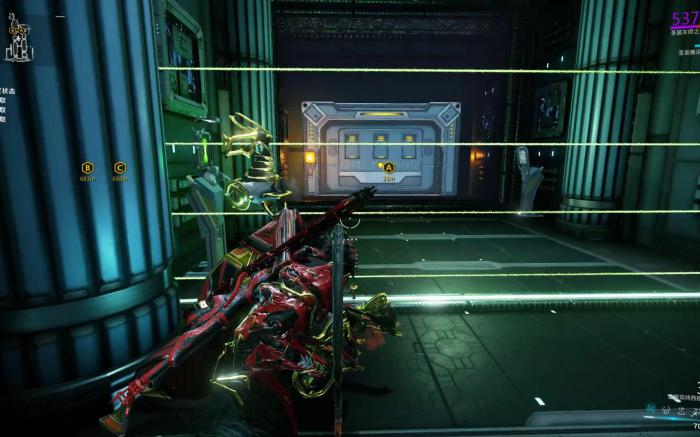Click the waypoint marker labeled B
This screenshot has width=700, height=437.
pyautogui.click(x=87, y=168)
